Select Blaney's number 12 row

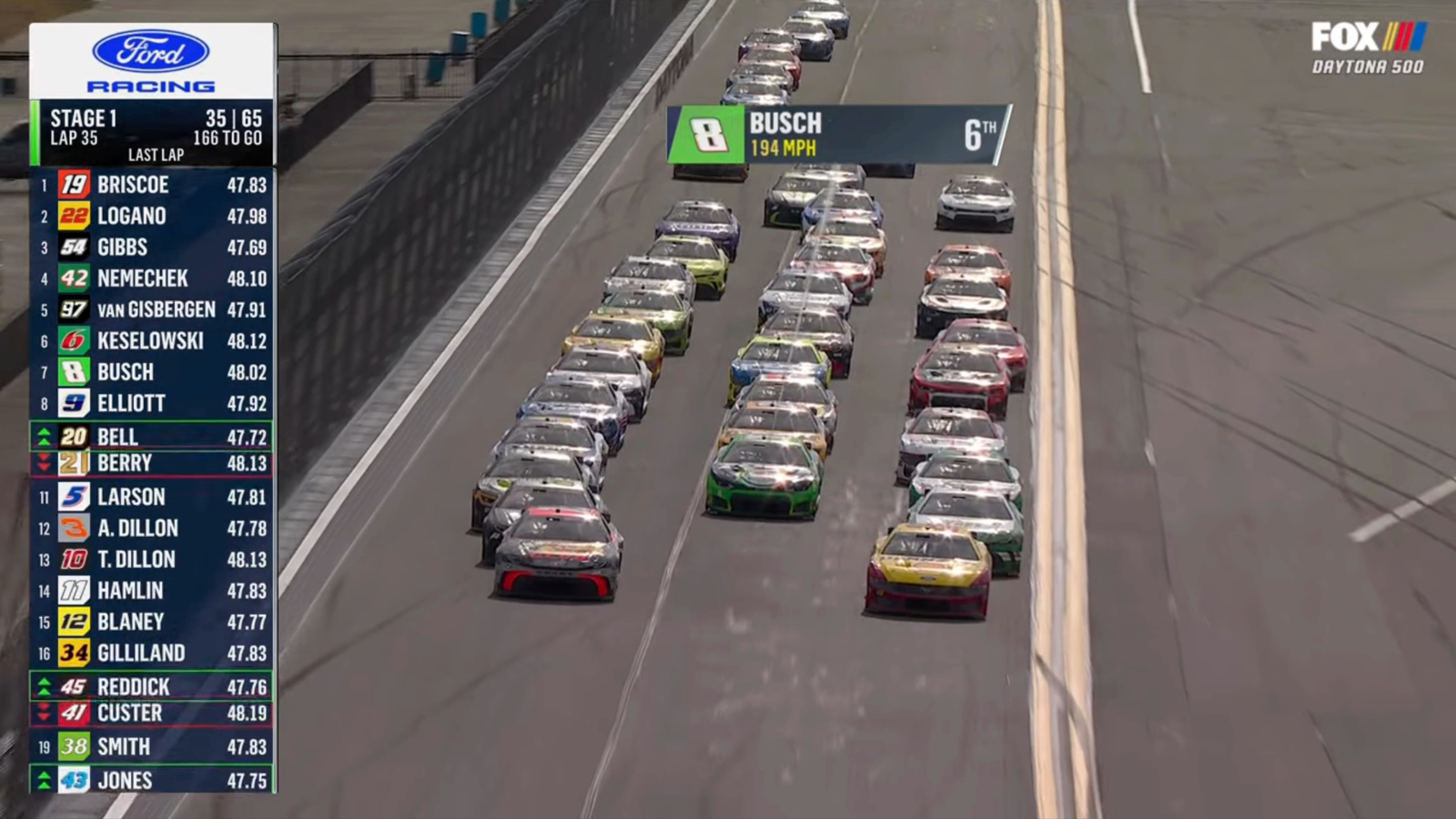(153, 622)
